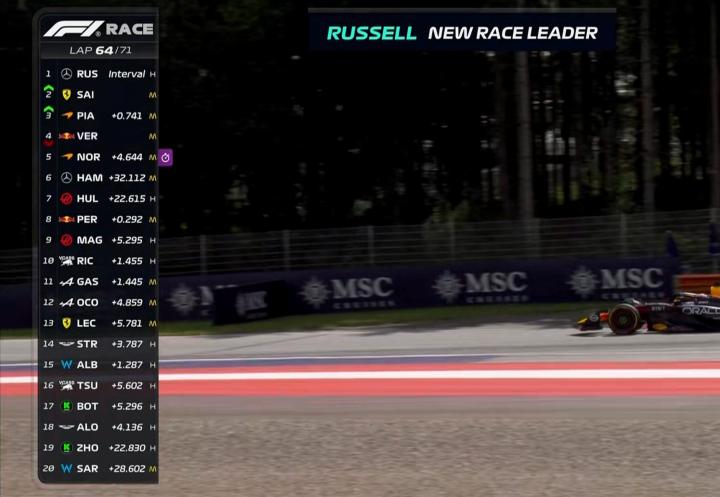Select the VER row on the leaderboard
Viewport: 720px width, 497px height.
(98, 136)
